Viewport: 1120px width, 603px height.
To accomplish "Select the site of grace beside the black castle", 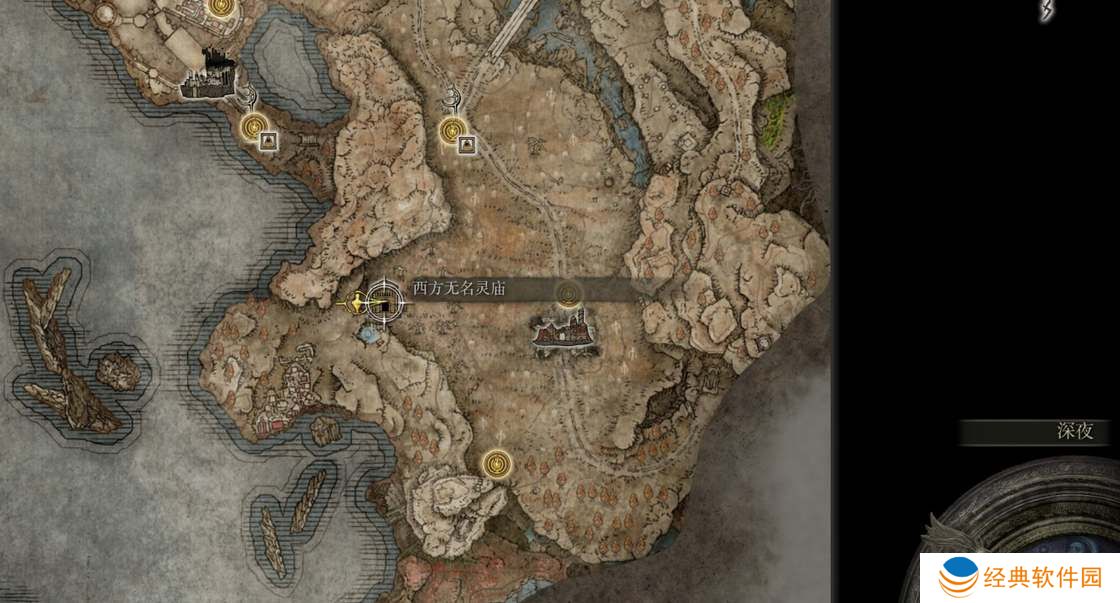I will tap(254, 126).
